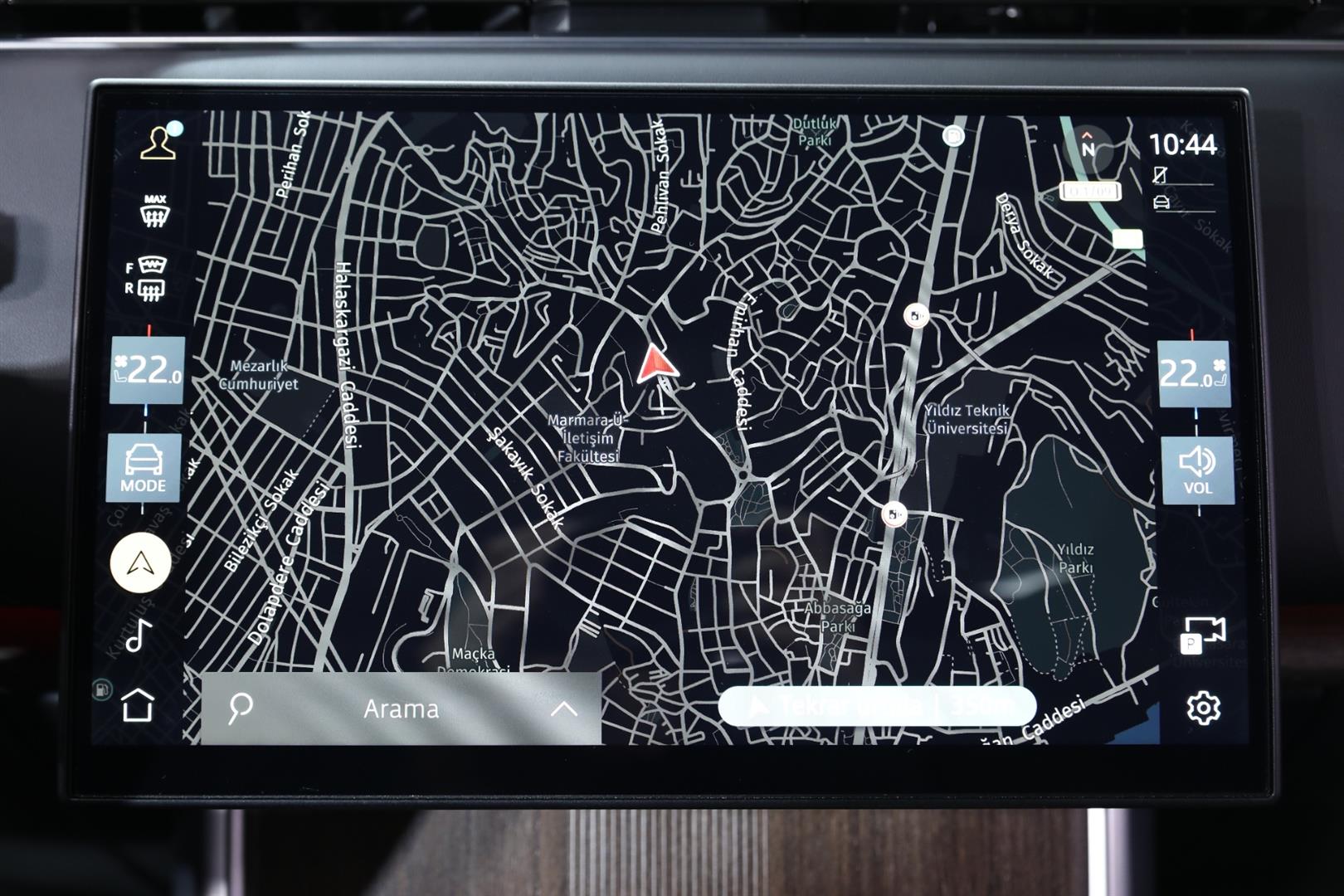
Task: Open the music note media icon
Action: tap(139, 635)
